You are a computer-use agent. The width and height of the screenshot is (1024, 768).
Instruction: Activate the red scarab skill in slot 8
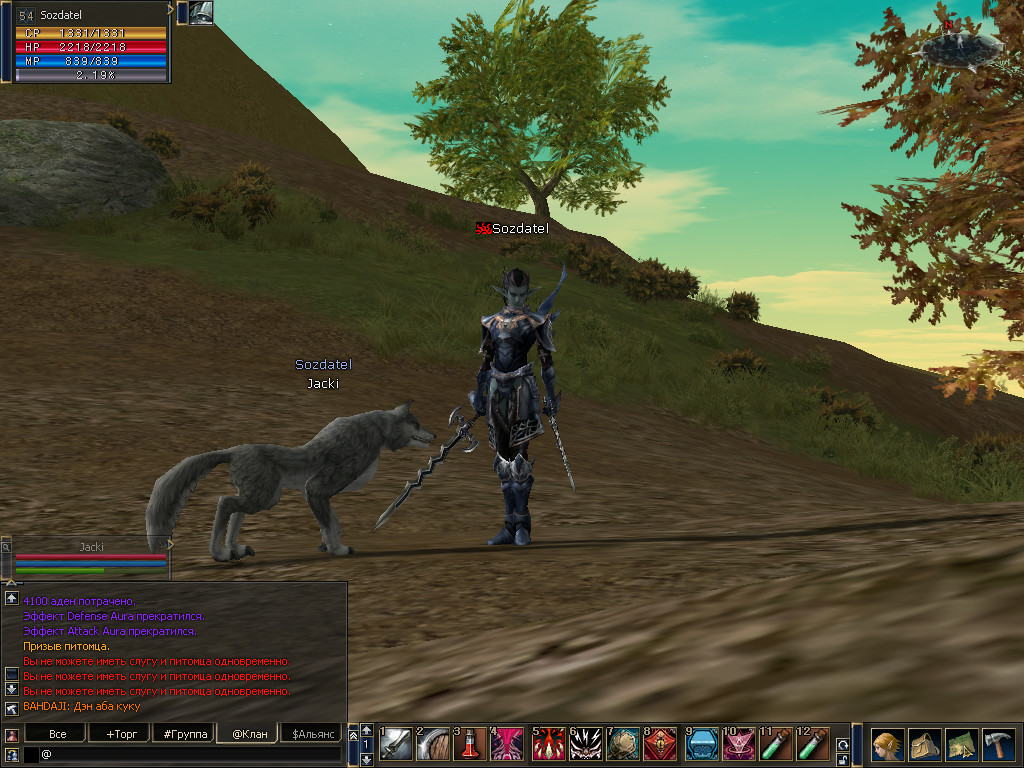pyautogui.click(x=660, y=744)
